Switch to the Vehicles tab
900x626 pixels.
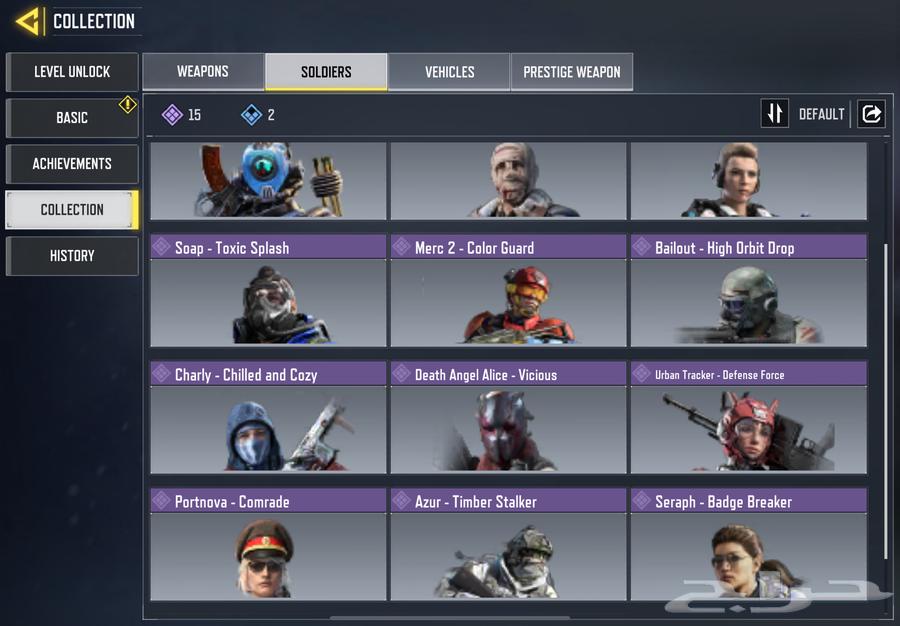pyautogui.click(x=450, y=72)
